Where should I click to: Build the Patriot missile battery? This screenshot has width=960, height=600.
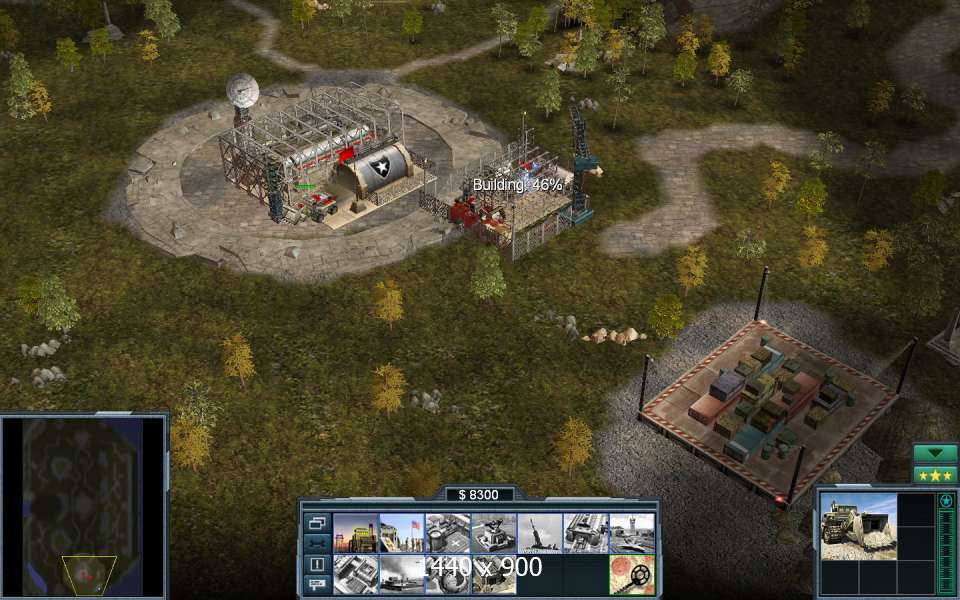click(539, 533)
